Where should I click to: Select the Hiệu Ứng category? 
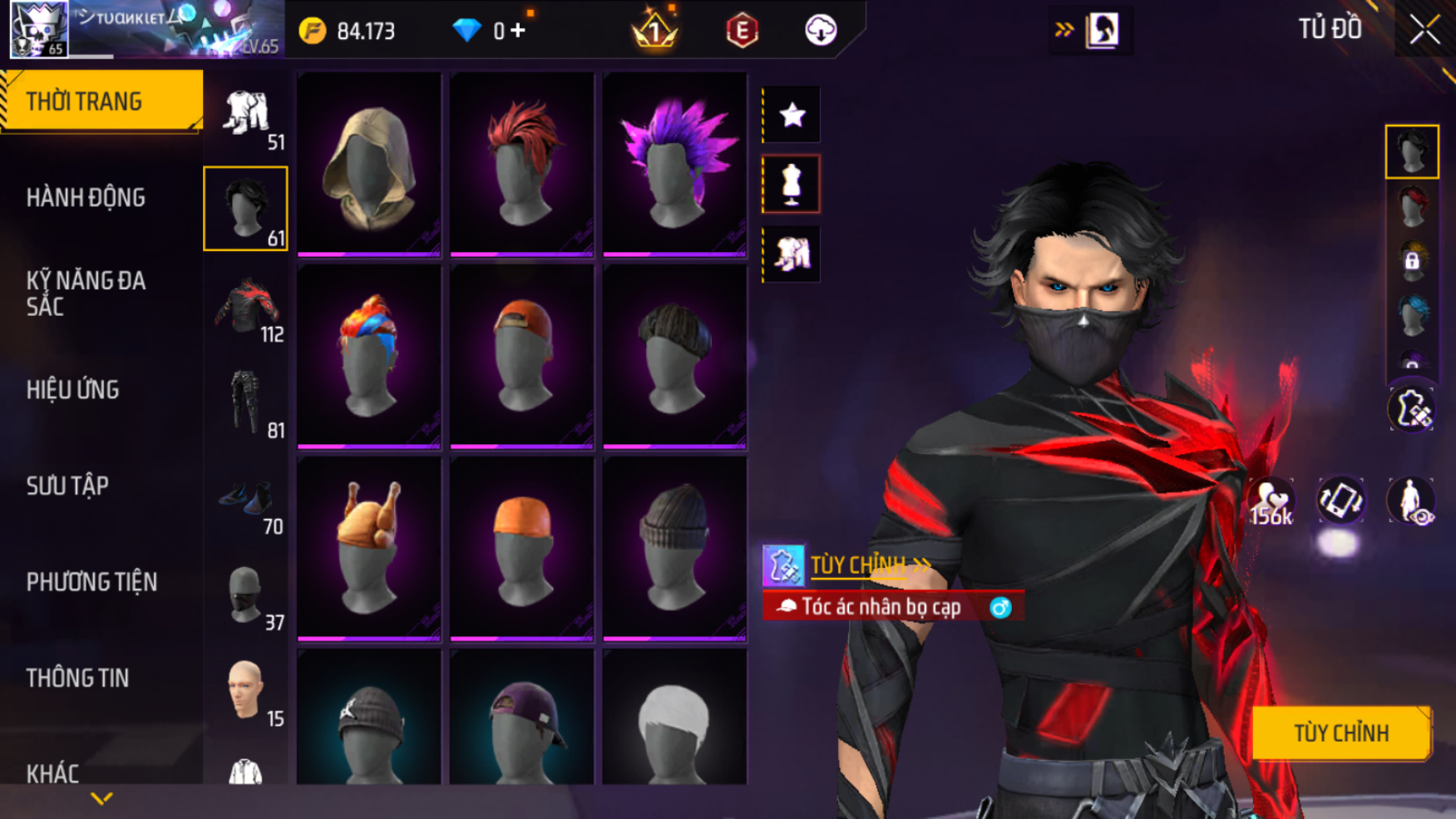point(73,390)
